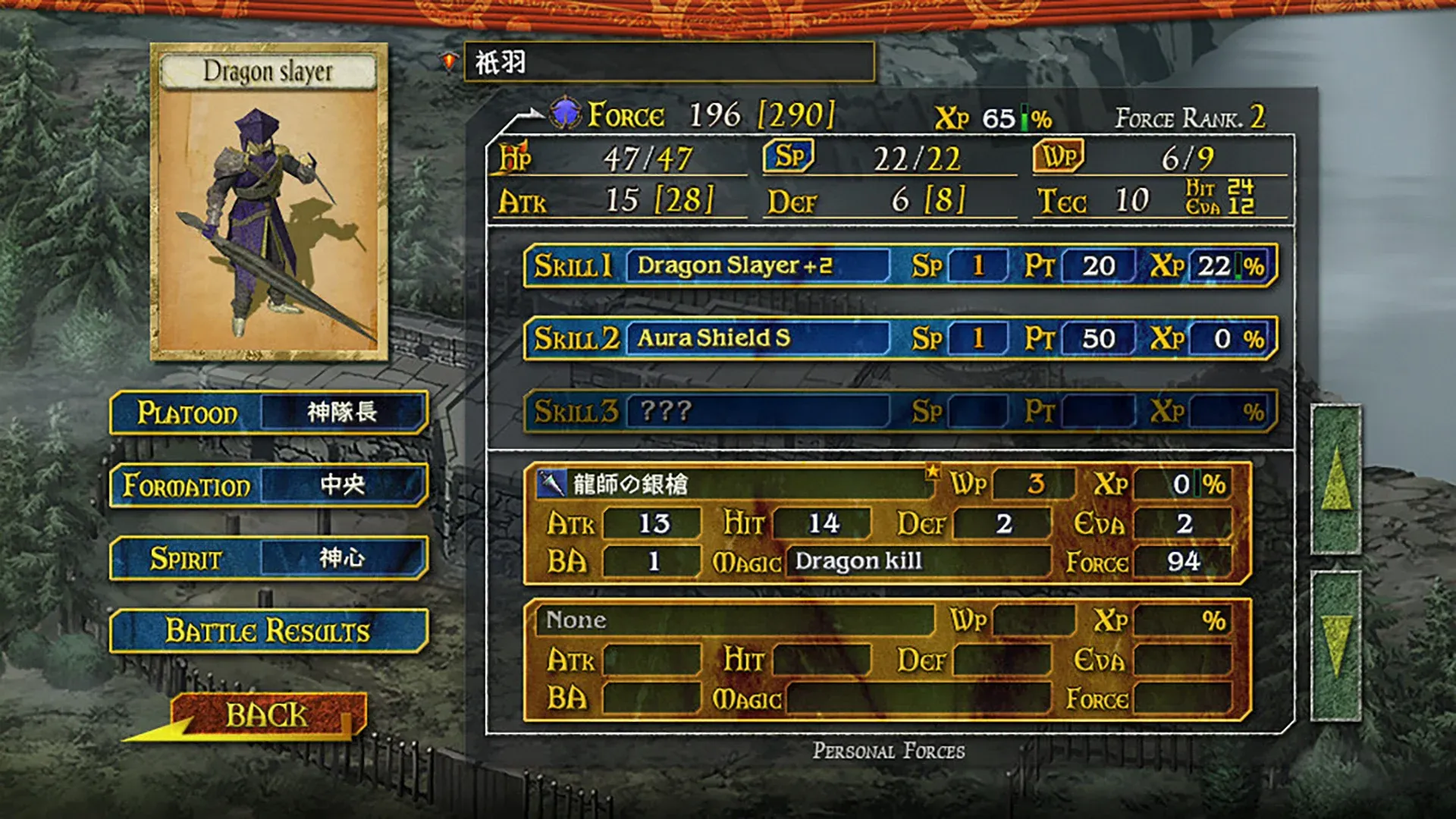The width and height of the screenshot is (1456, 819).
Task: Select the Dragon slayer character portrait card
Action: [268, 202]
